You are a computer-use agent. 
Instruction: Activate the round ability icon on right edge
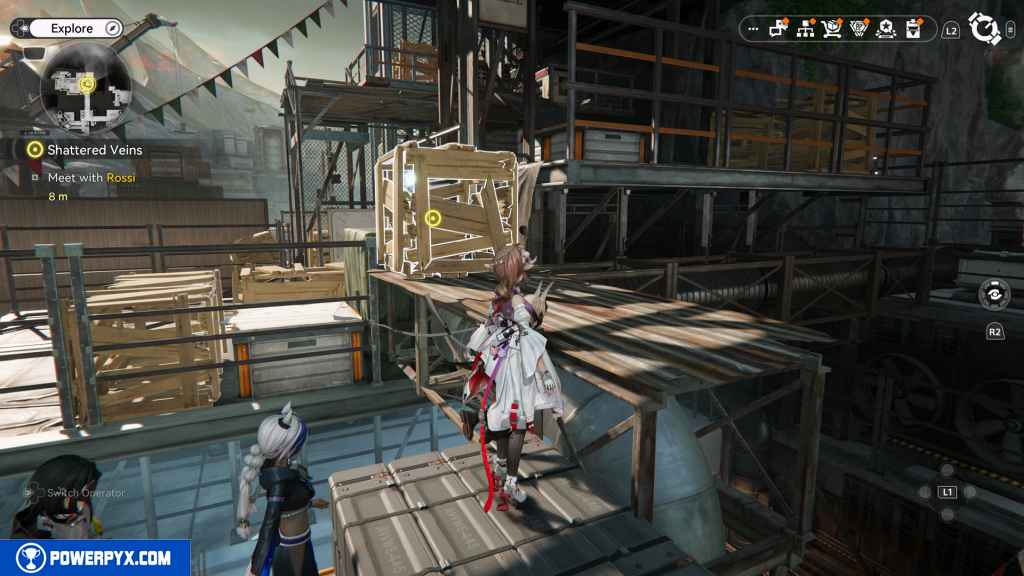coord(994,296)
